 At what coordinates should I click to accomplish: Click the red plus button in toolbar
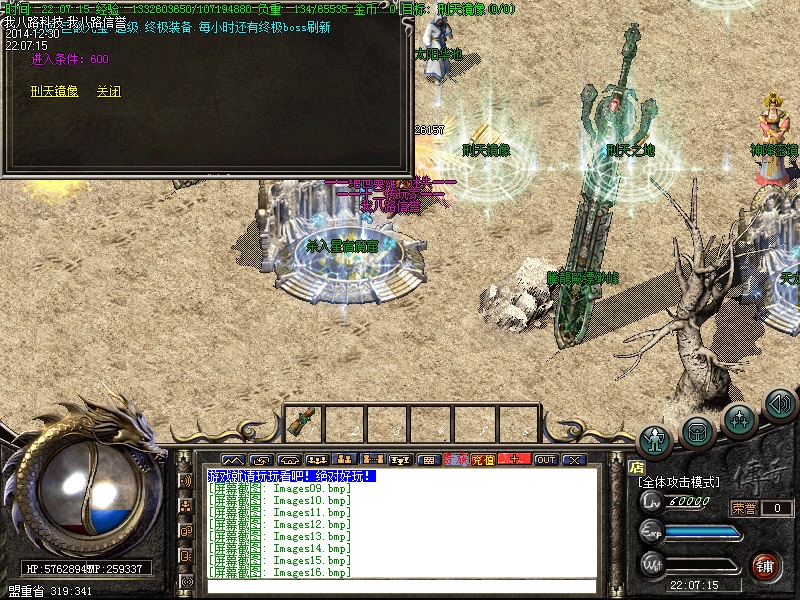514,460
